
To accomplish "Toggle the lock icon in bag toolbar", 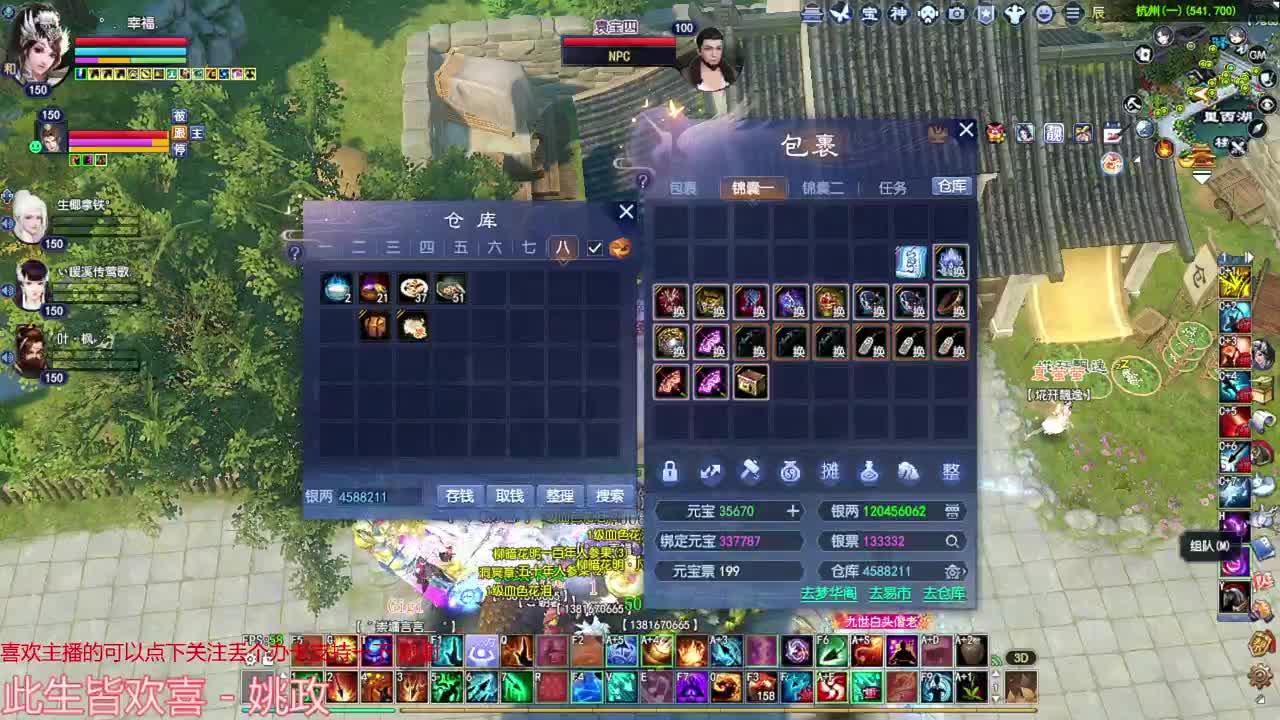I will tap(671, 471).
